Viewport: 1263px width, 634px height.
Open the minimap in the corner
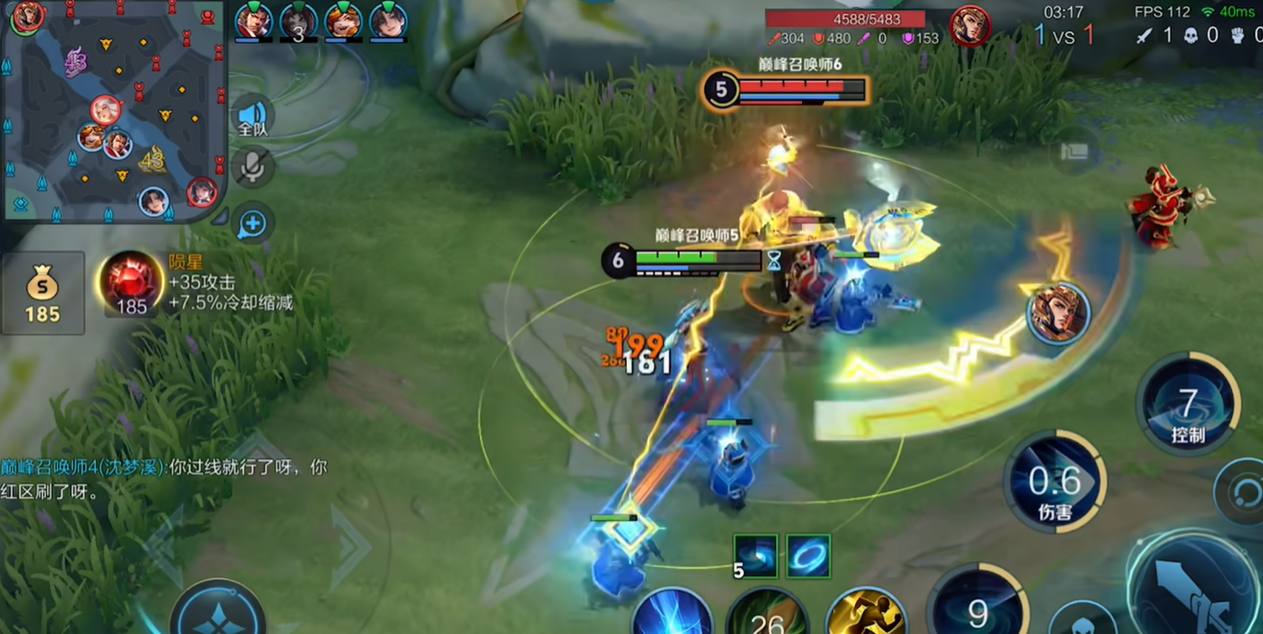pyautogui.click(x=112, y=110)
